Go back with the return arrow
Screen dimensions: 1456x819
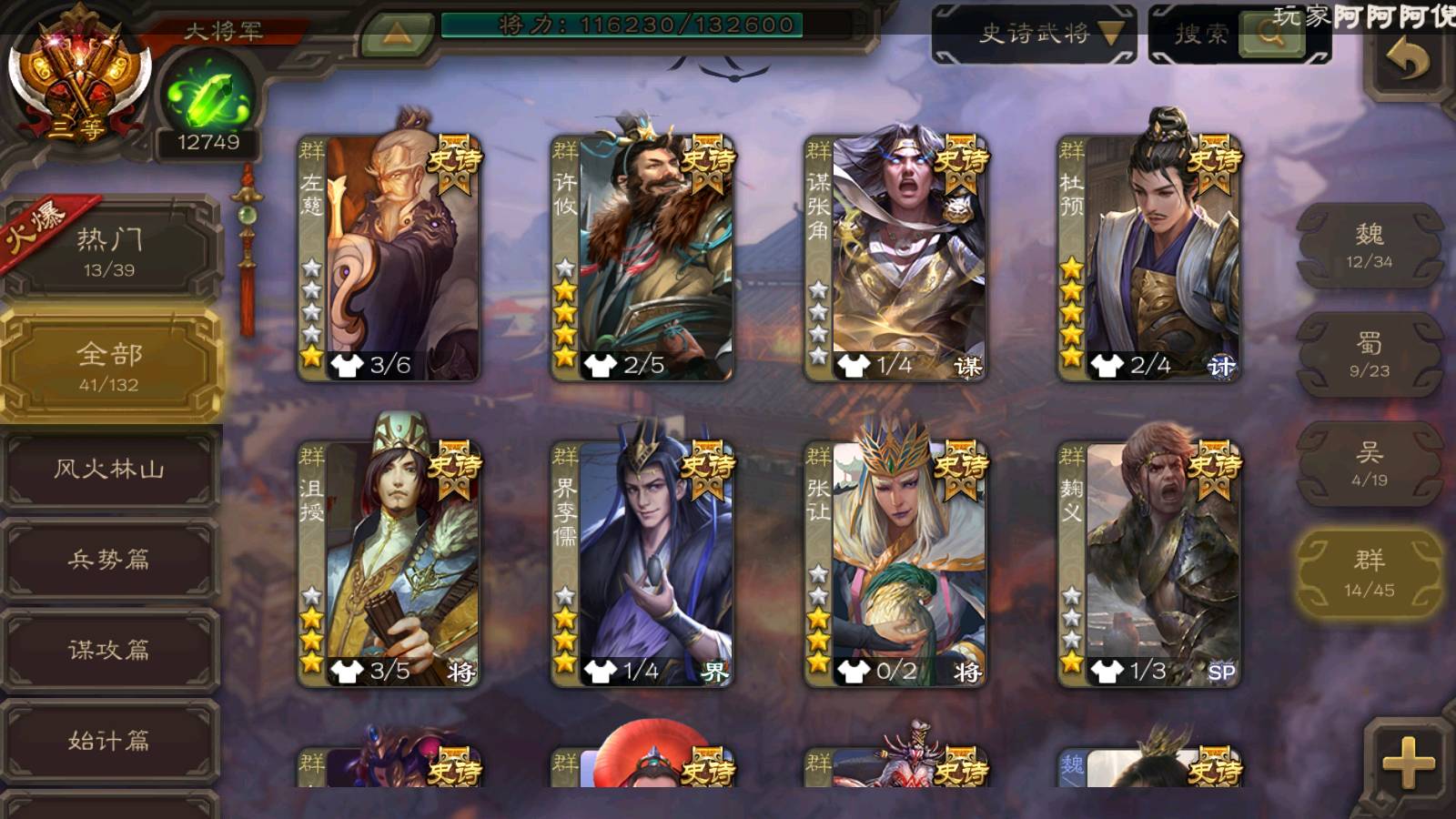tap(1407, 62)
